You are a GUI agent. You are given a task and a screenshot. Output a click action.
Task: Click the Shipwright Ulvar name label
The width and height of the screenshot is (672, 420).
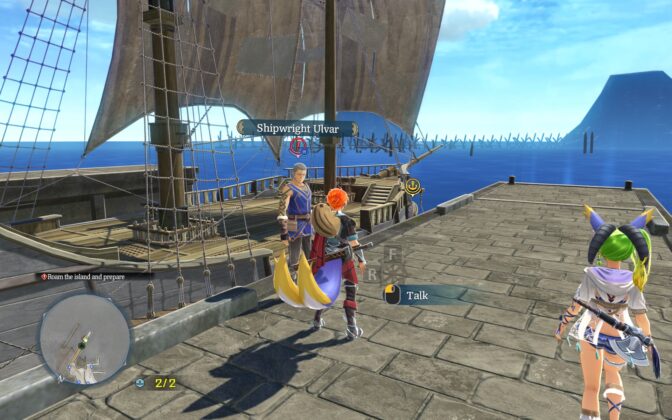[297, 128]
